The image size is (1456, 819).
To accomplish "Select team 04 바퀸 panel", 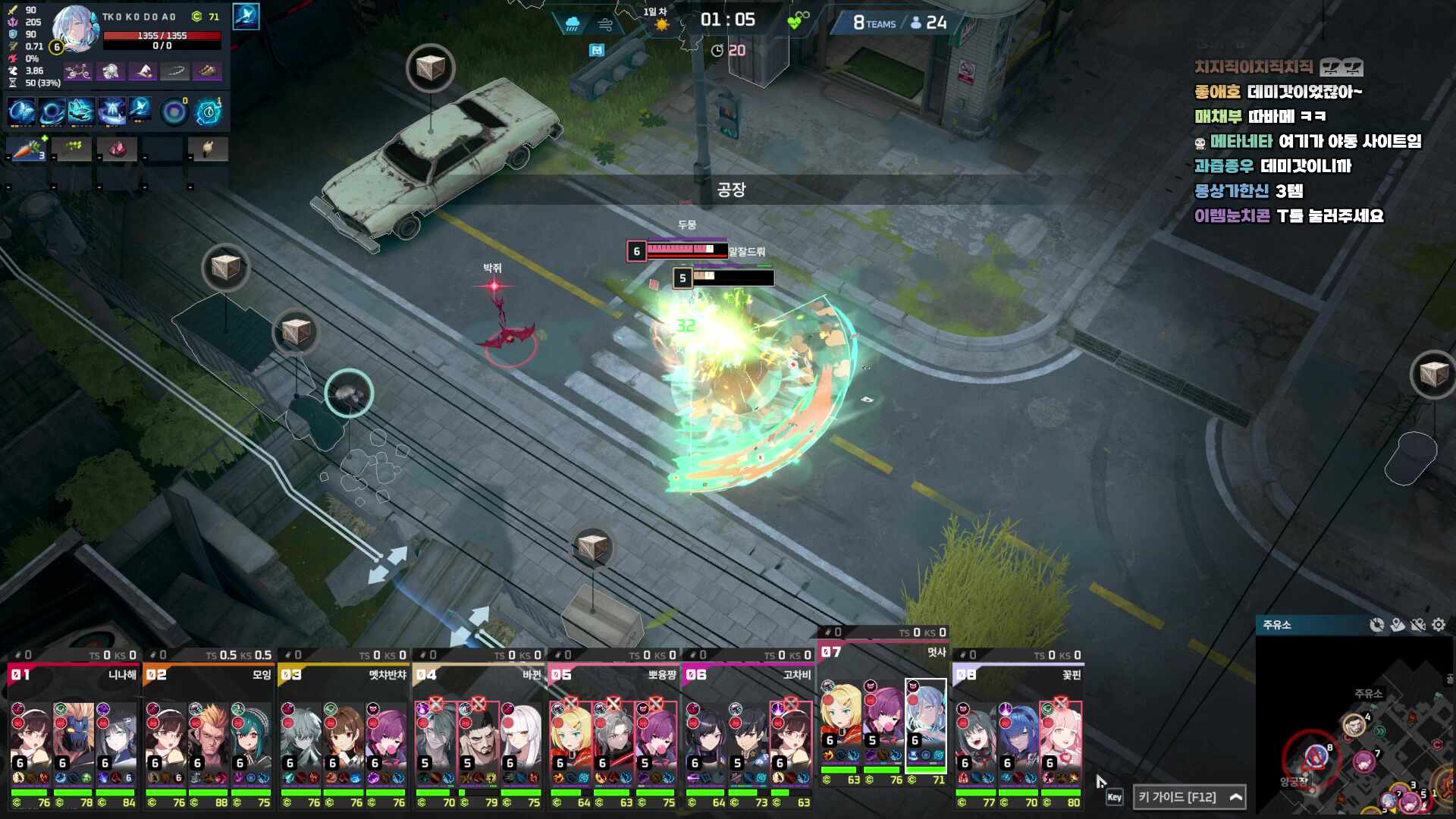I will 478,674.
